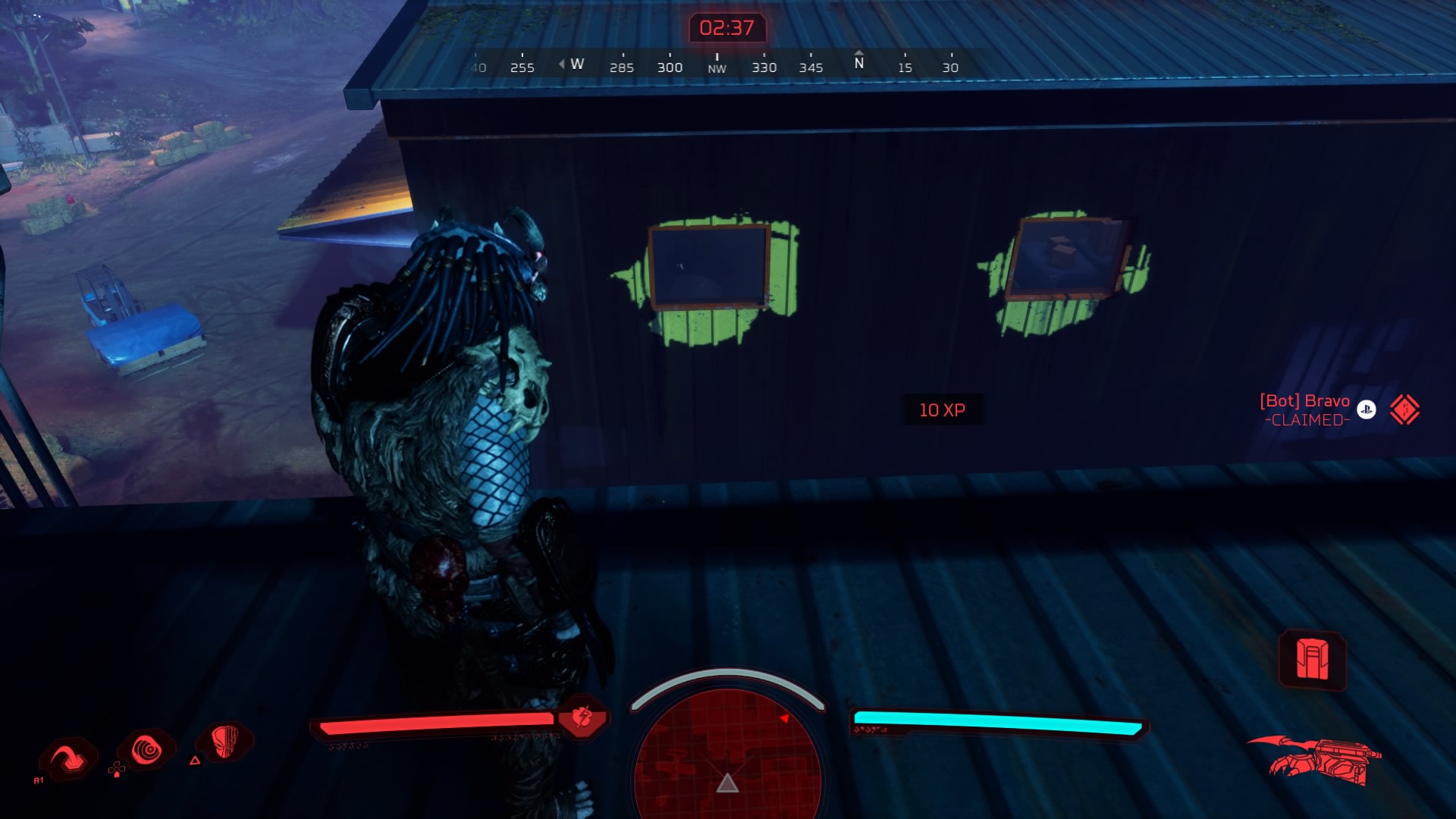Click the second wind icon beside health bar

point(582,717)
